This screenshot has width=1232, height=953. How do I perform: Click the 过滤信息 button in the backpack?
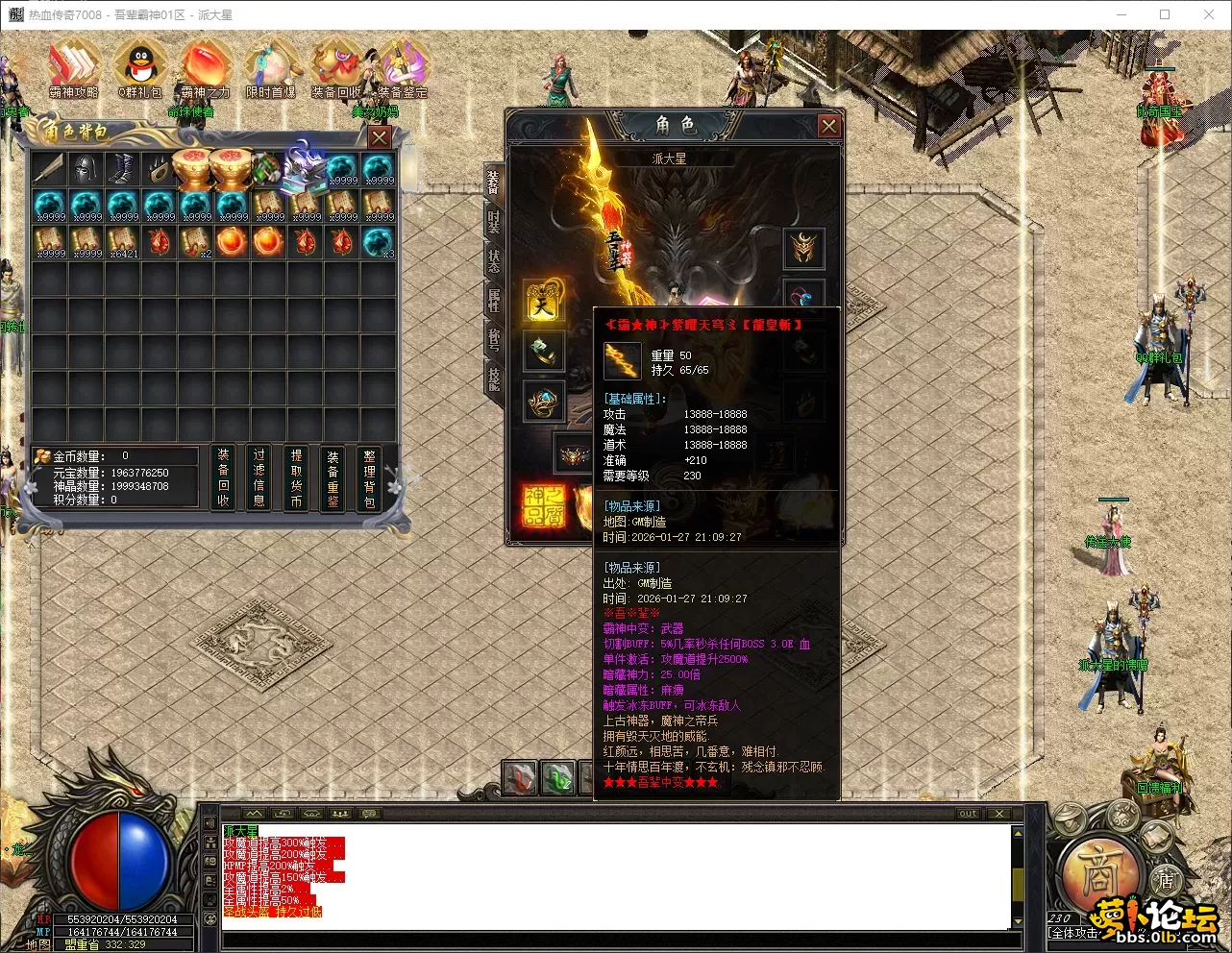(x=259, y=476)
